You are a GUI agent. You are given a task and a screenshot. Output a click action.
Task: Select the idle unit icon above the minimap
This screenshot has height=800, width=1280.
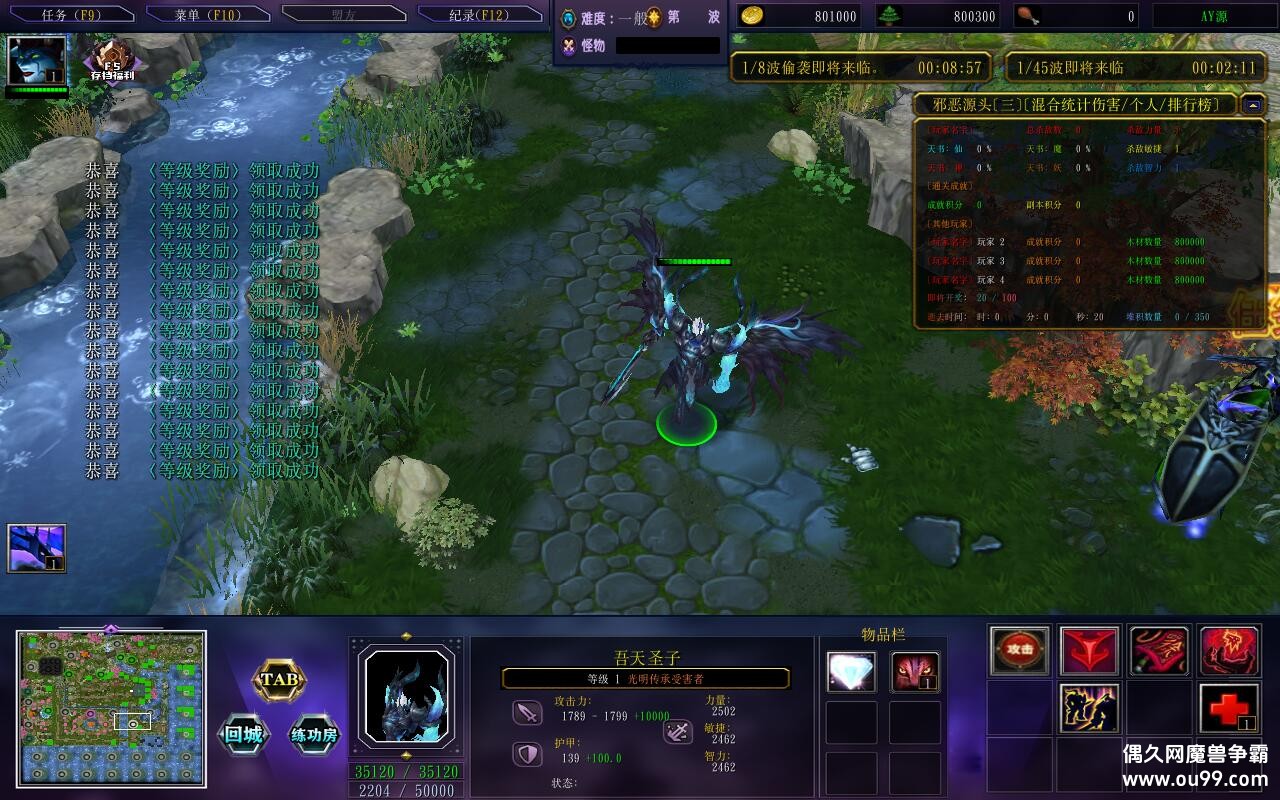pos(37,548)
